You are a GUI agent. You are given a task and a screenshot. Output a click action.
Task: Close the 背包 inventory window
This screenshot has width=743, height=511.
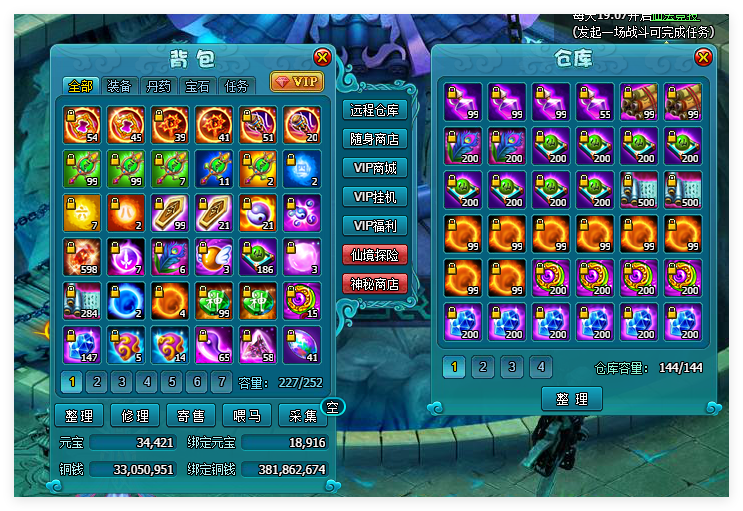tap(322, 58)
